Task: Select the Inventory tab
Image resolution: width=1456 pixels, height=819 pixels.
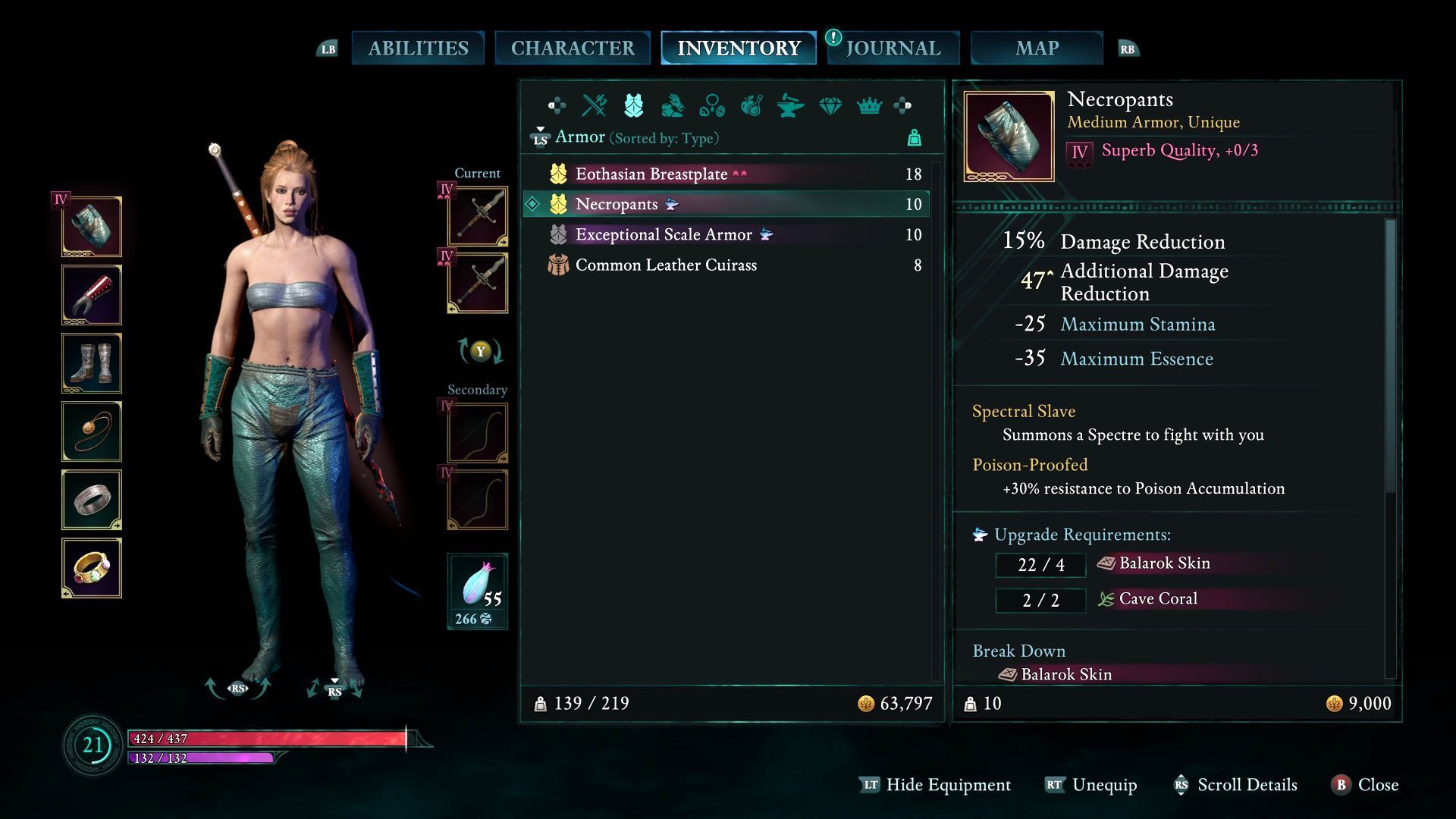Action: [x=739, y=49]
